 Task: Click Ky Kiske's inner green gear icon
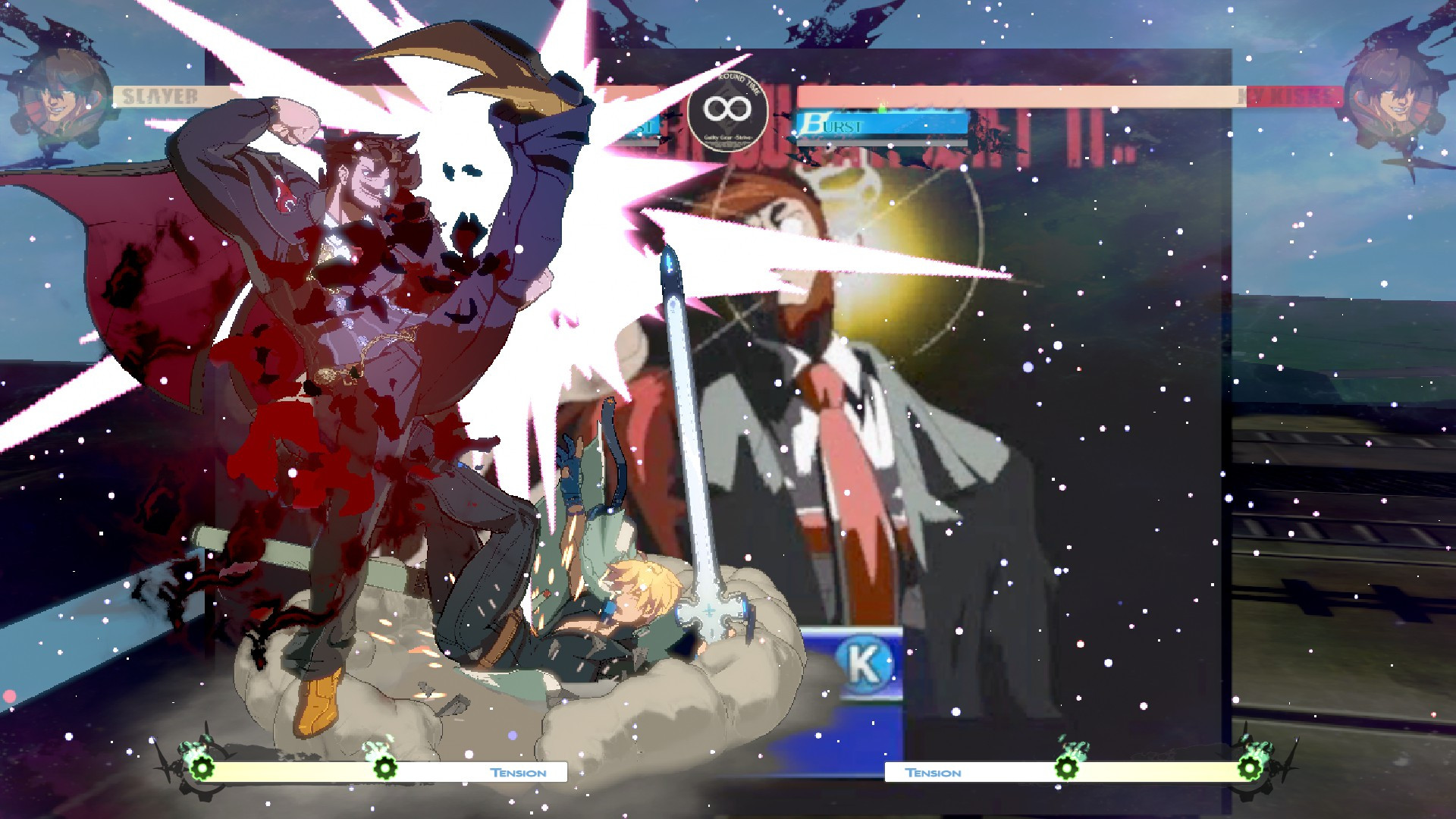pos(1068,767)
